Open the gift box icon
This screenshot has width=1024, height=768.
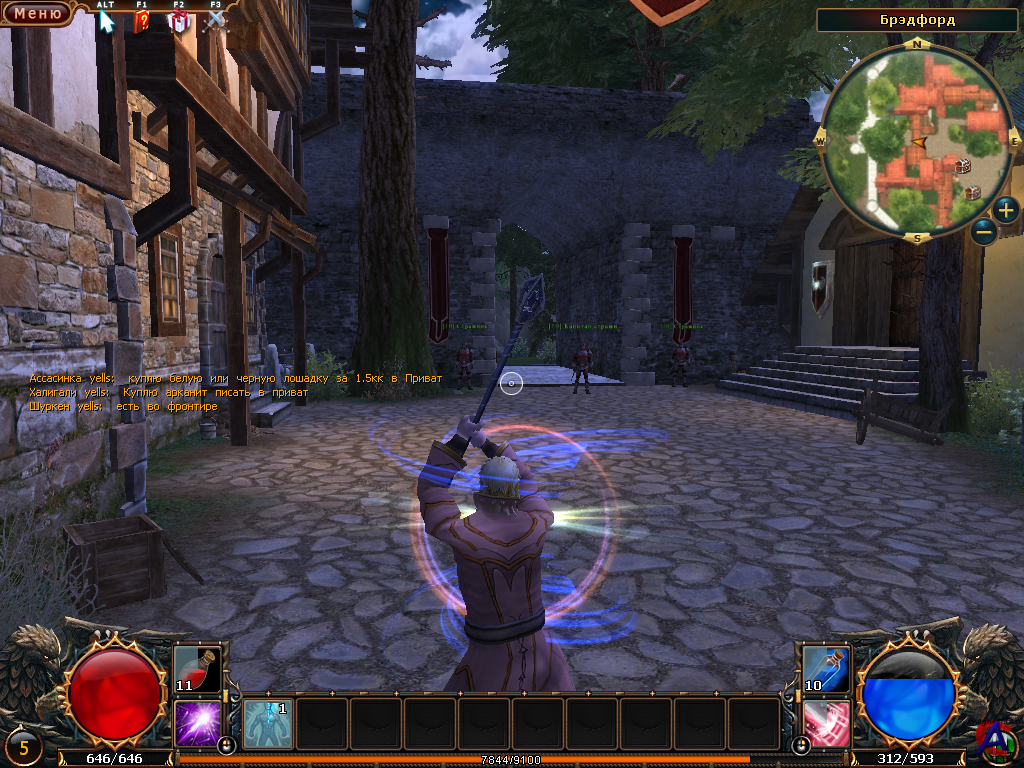click(179, 21)
